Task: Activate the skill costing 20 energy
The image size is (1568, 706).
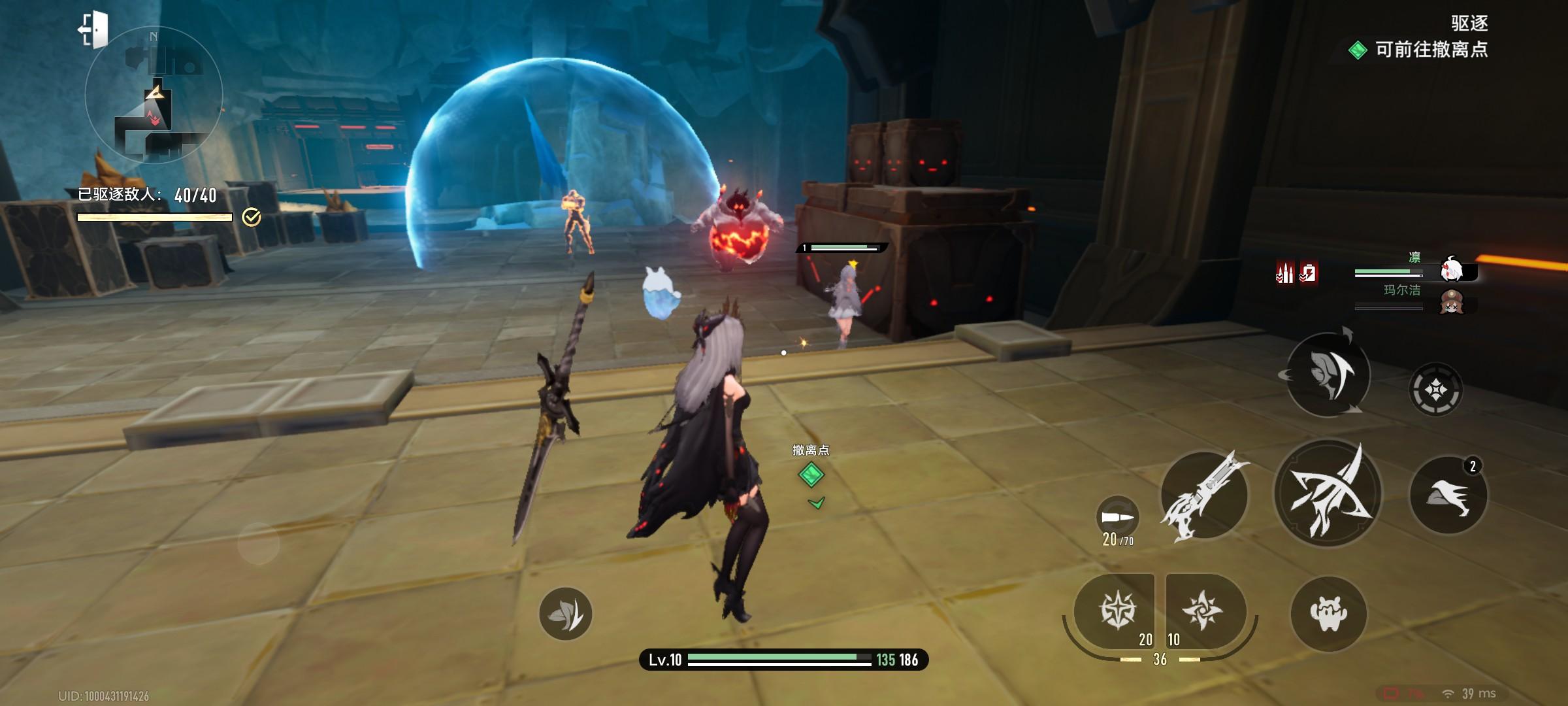Action: click(1119, 611)
